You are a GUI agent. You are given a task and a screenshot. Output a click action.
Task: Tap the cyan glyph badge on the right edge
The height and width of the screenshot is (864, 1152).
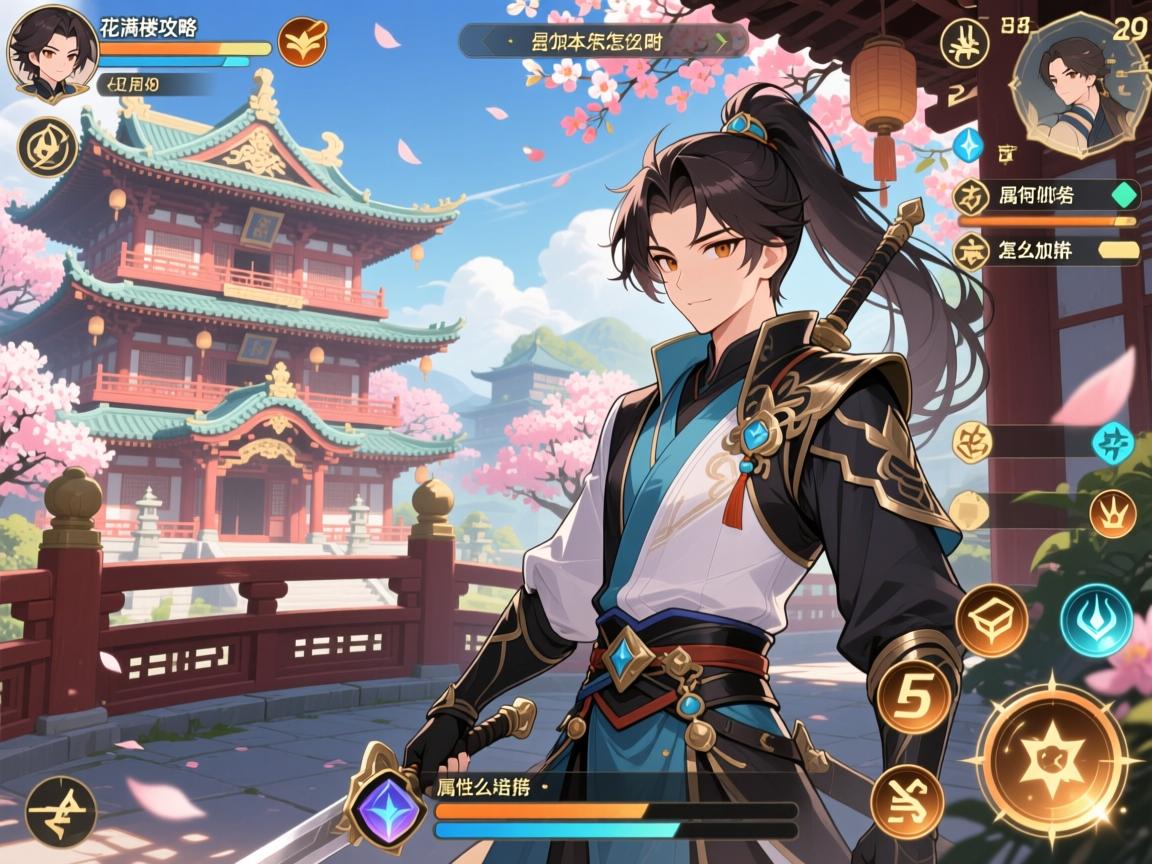tap(1112, 443)
